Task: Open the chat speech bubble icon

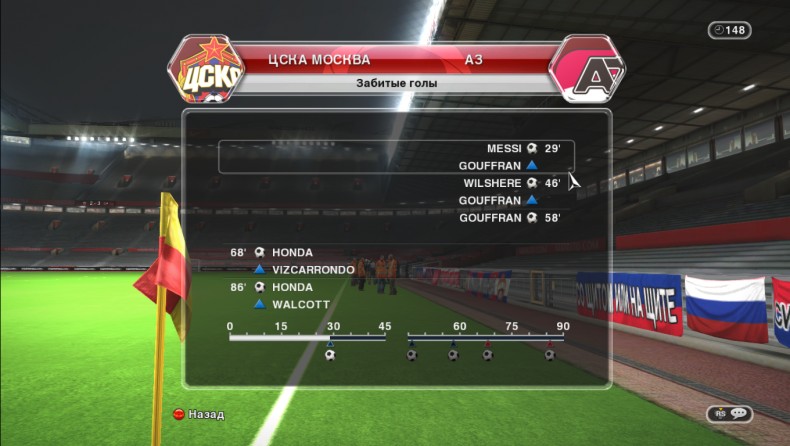Action: click(738, 413)
